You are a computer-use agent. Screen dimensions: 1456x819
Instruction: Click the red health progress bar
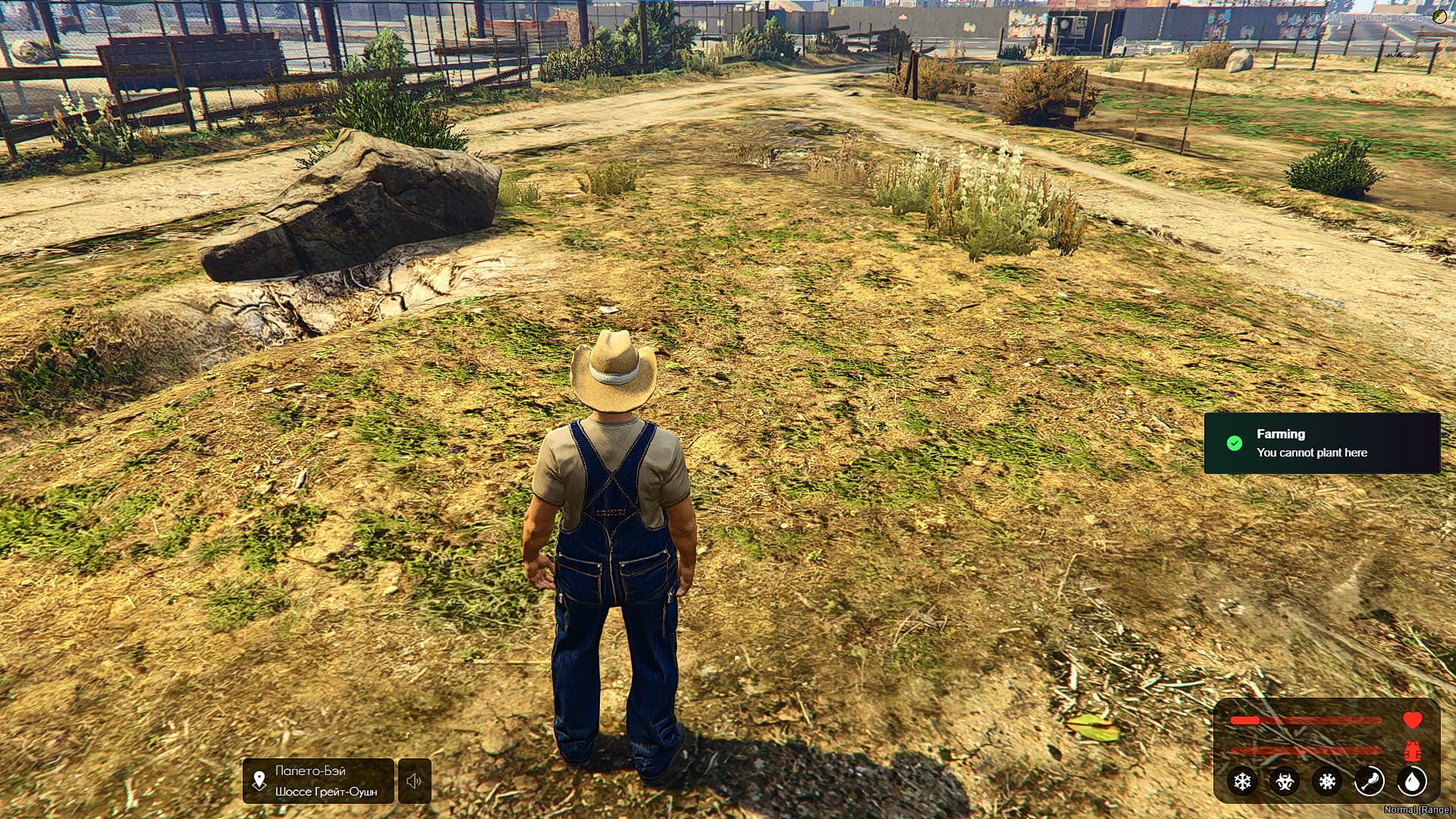coord(1304,720)
